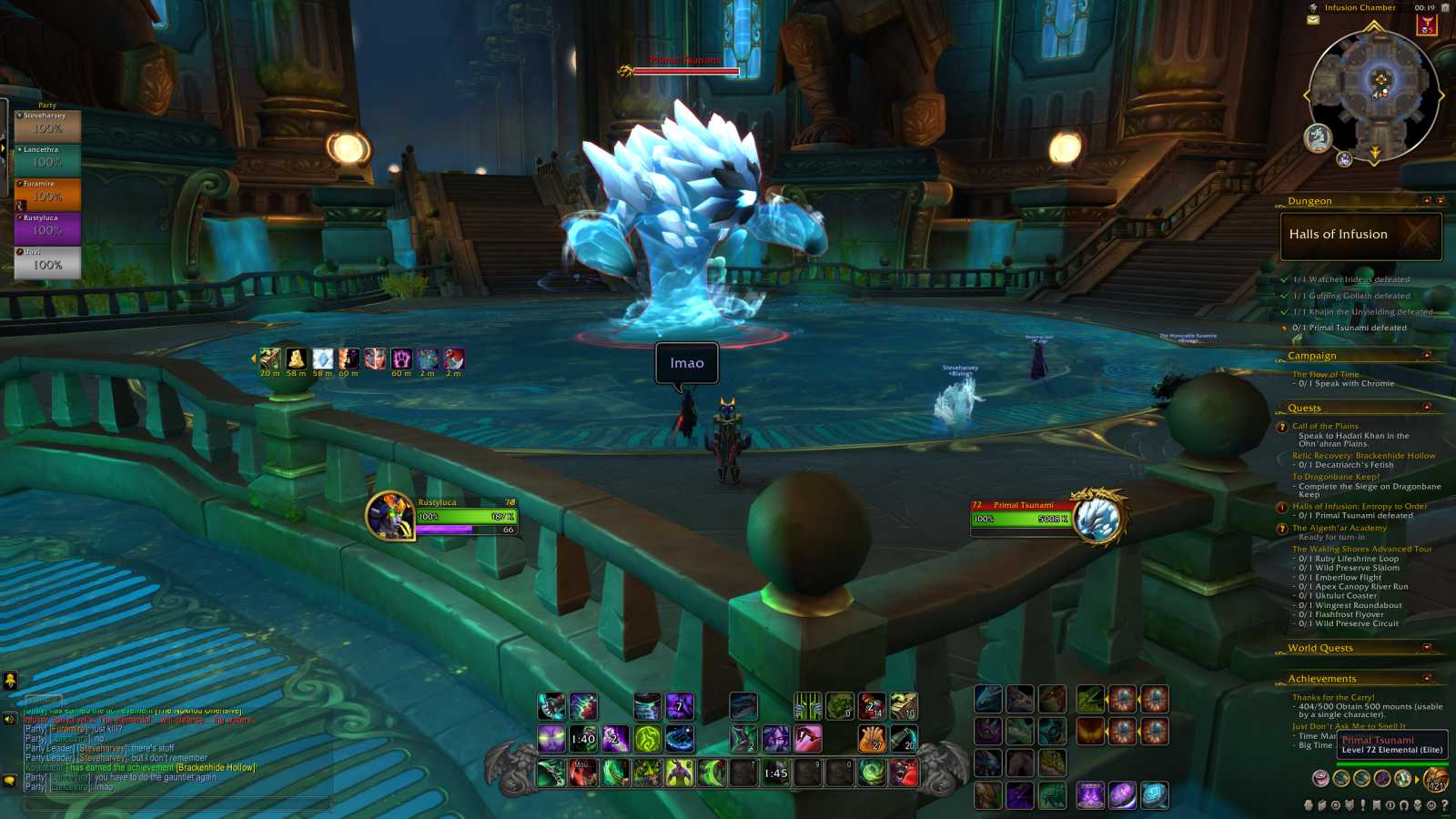Viewport: 1456px width, 819px height.
Task: Open the Collections micro menu icon
Action: 1405,806
